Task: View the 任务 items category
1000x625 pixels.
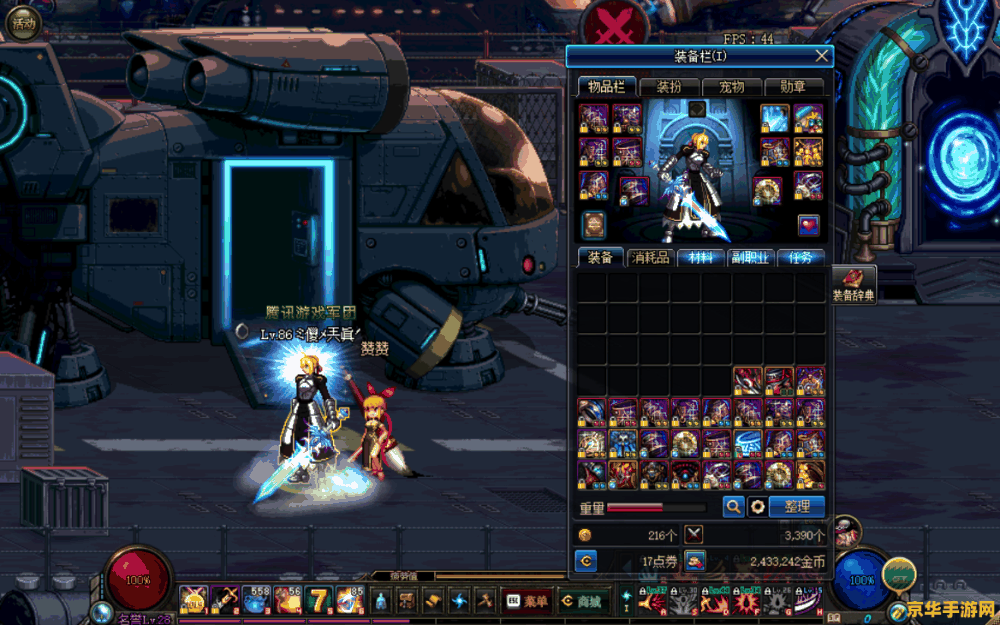Action: (801, 258)
